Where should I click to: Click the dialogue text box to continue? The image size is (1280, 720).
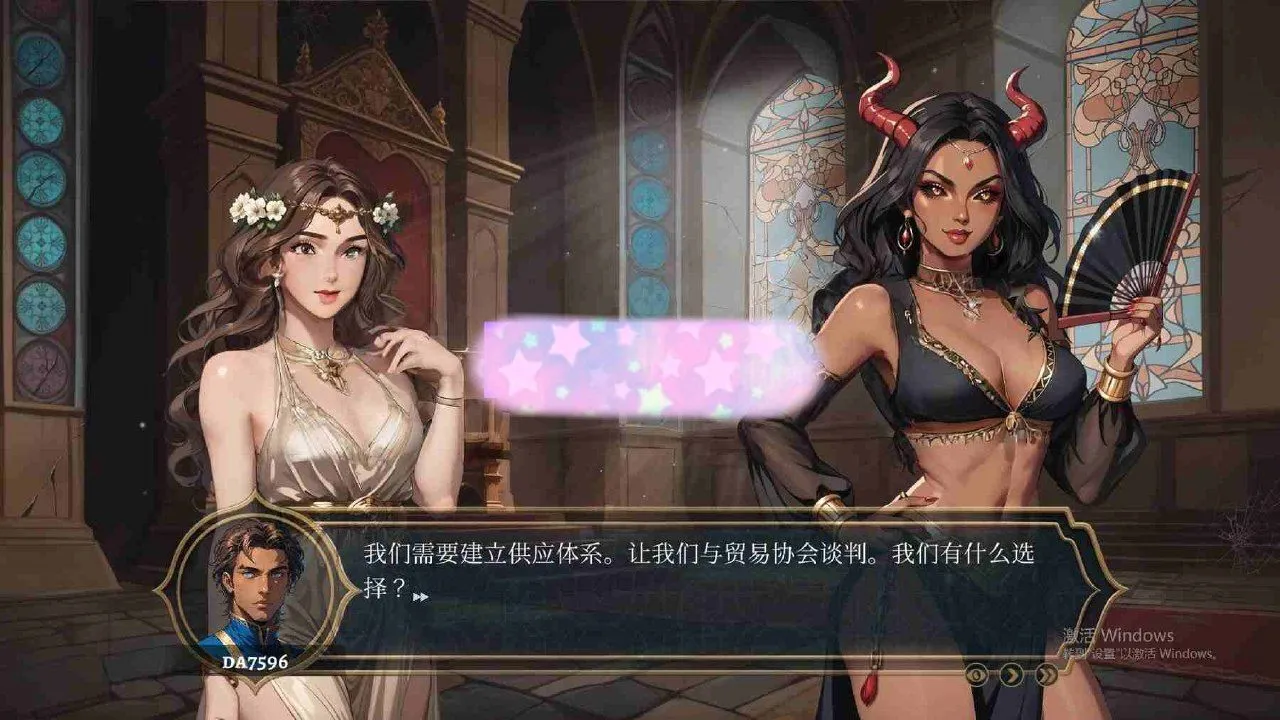700,590
